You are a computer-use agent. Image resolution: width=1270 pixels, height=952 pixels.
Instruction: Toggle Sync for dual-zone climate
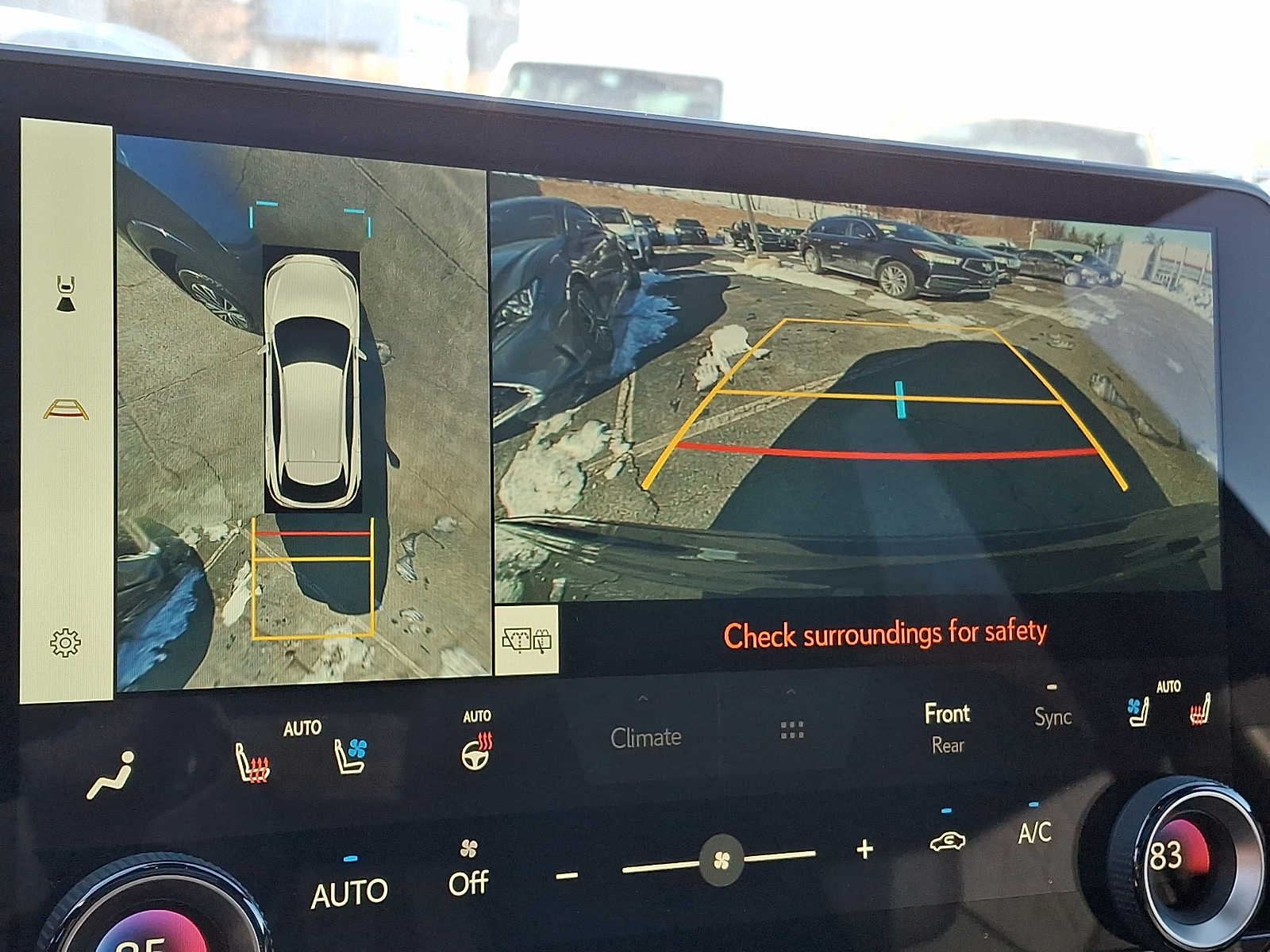1052,718
